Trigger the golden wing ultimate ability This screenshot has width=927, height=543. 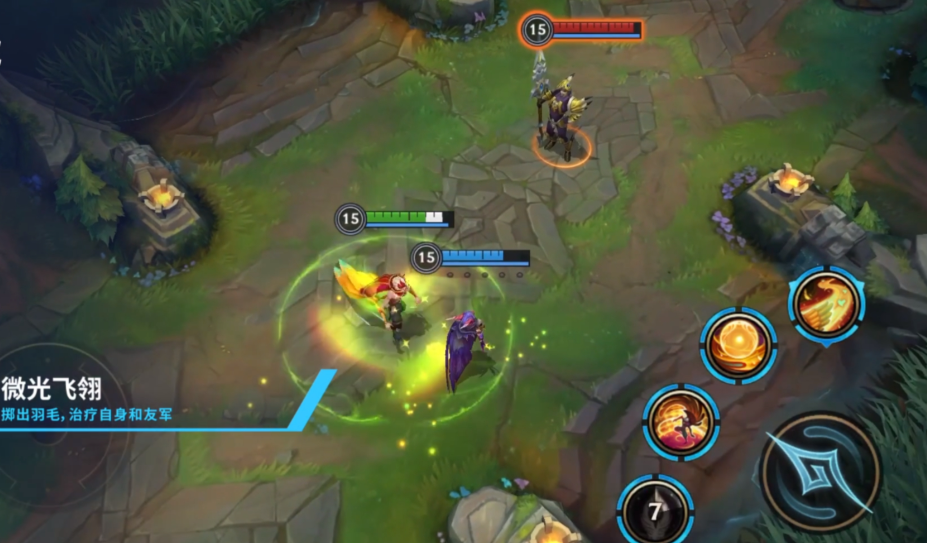826,304
